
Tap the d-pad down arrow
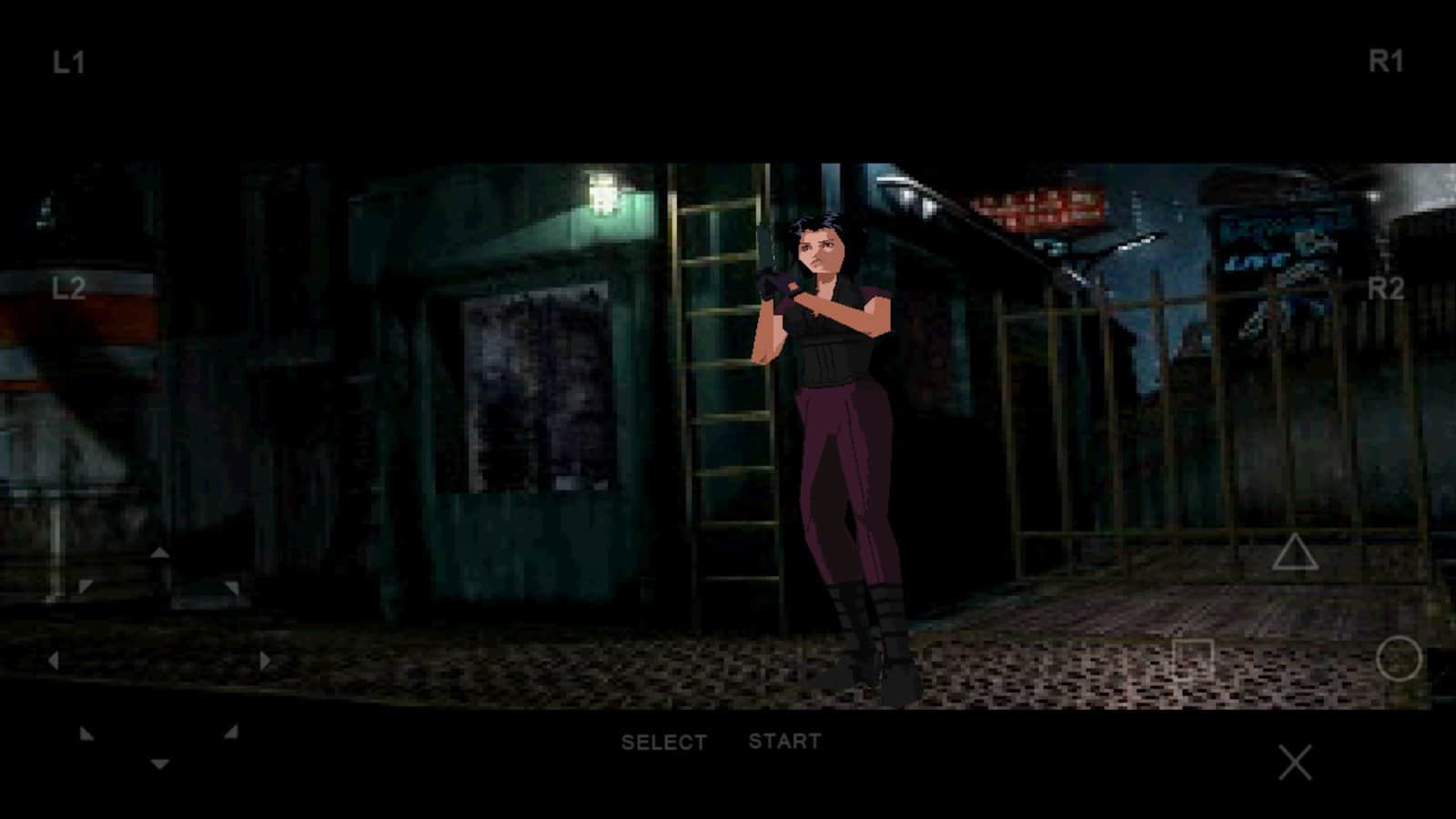(159, 764)
